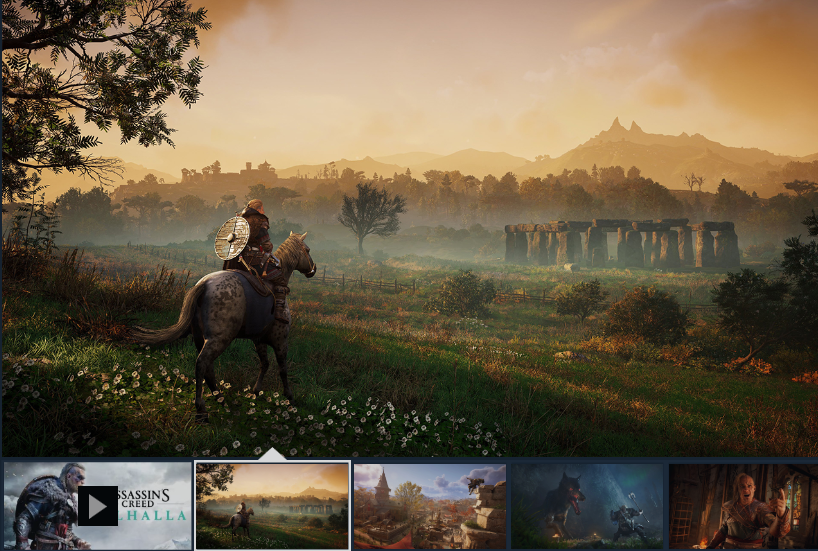818x551 pixels.
Task: Open the village tower screenshot thumbnail
Action: 430,505
